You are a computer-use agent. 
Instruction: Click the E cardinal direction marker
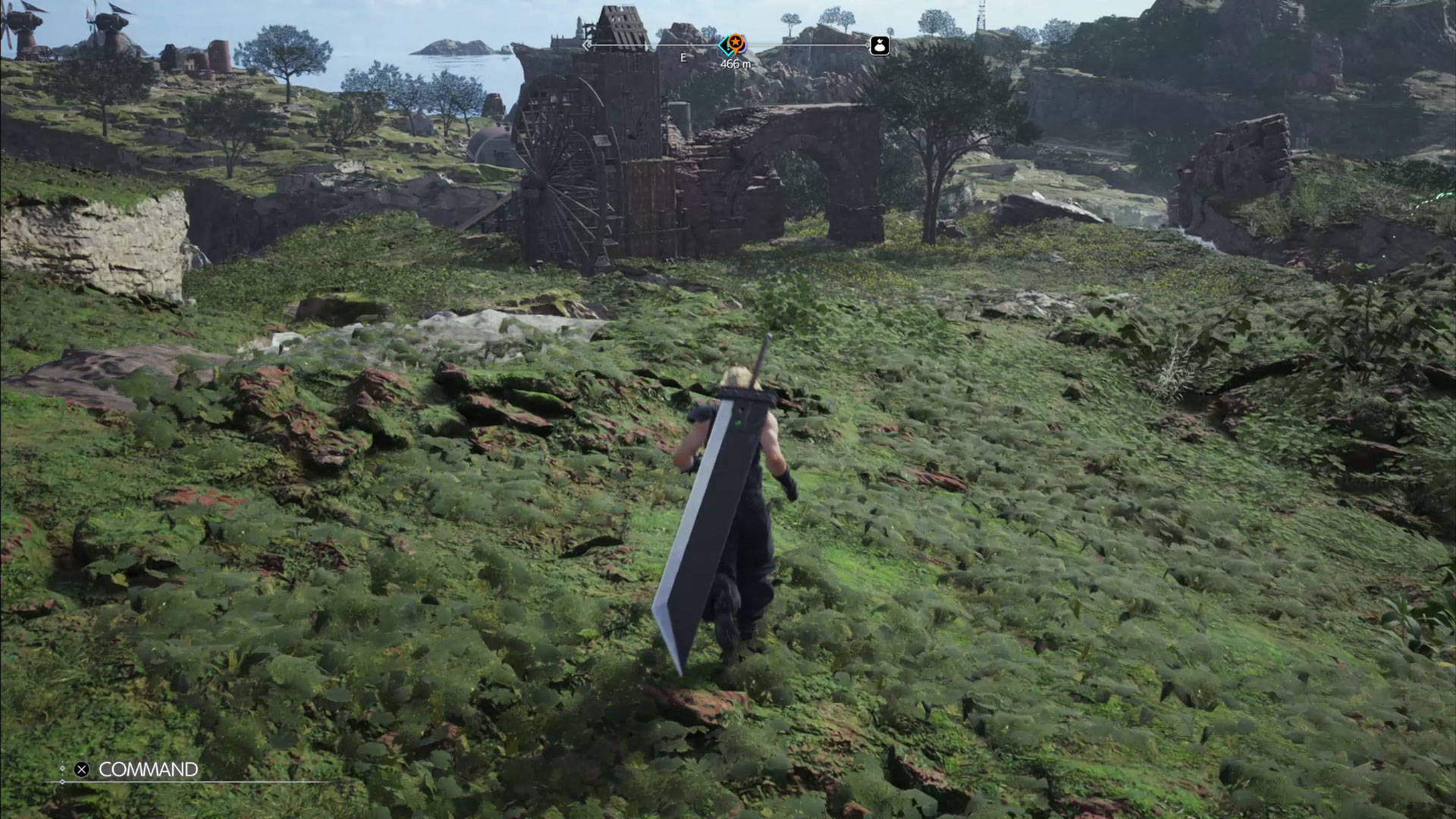click(x=683, y=58)
